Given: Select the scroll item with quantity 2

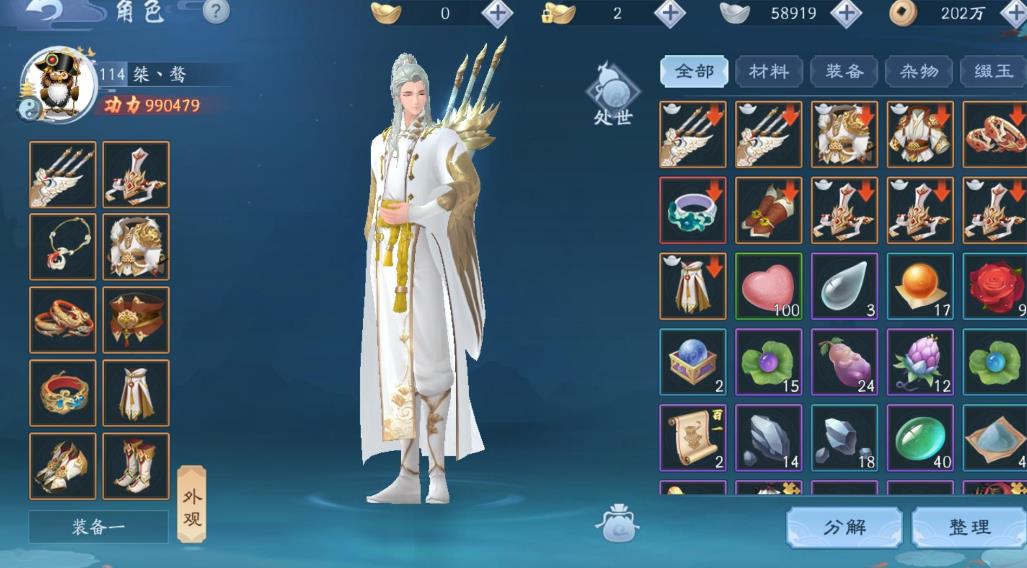Looking at the screenshot, I should [693, 437].
